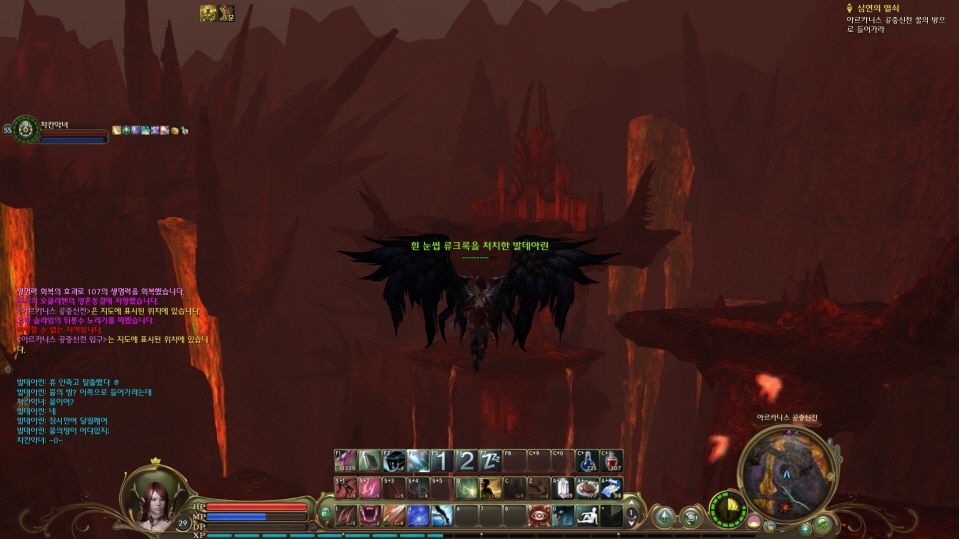Use the blue starburst skill
The width and height of the screenshot is (959, 539).
click(x=419, y=515)
